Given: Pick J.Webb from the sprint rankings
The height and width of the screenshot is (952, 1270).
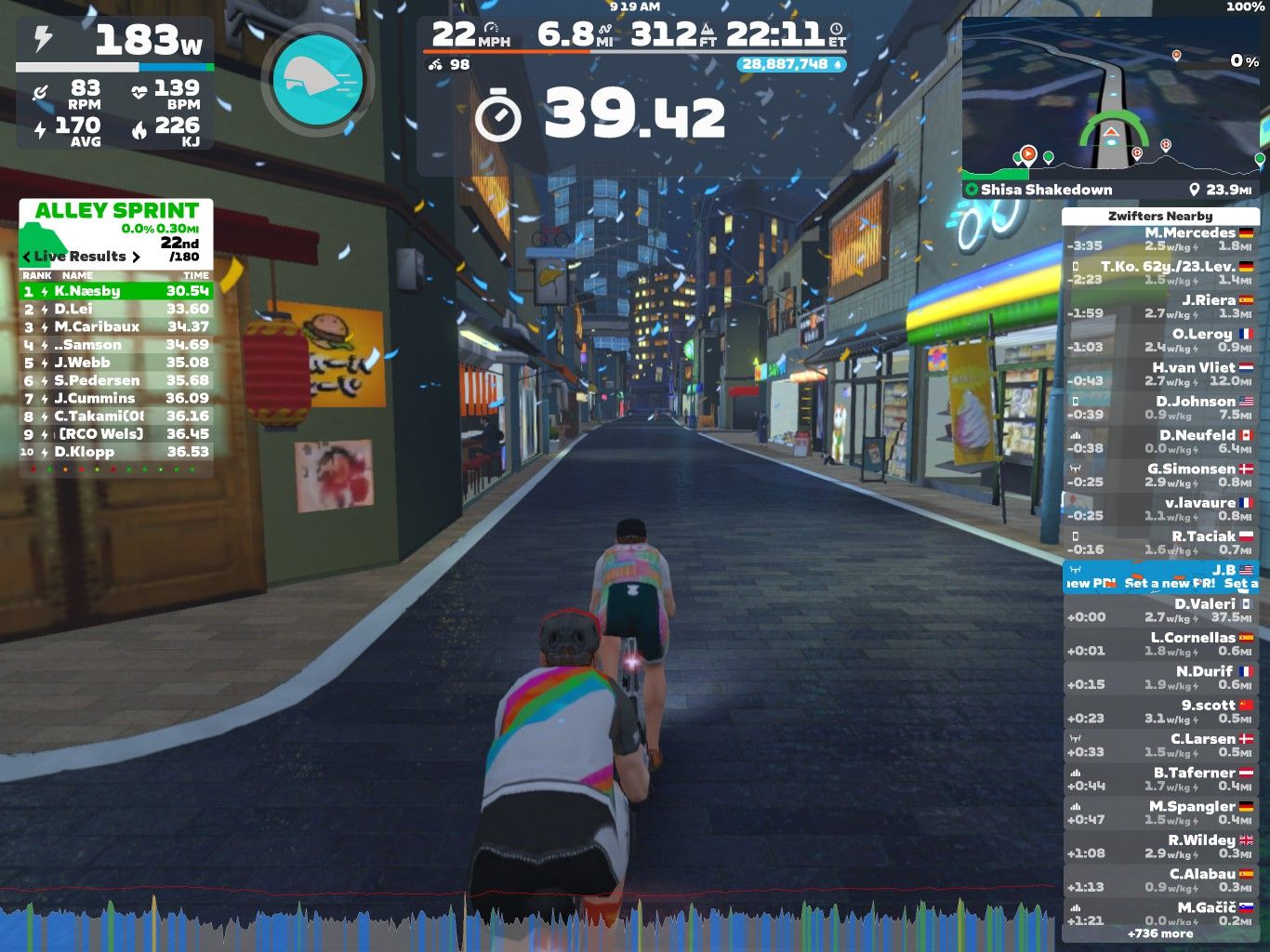Looking at the screenshot, I should pyautogui.click(x=116, y=363).
